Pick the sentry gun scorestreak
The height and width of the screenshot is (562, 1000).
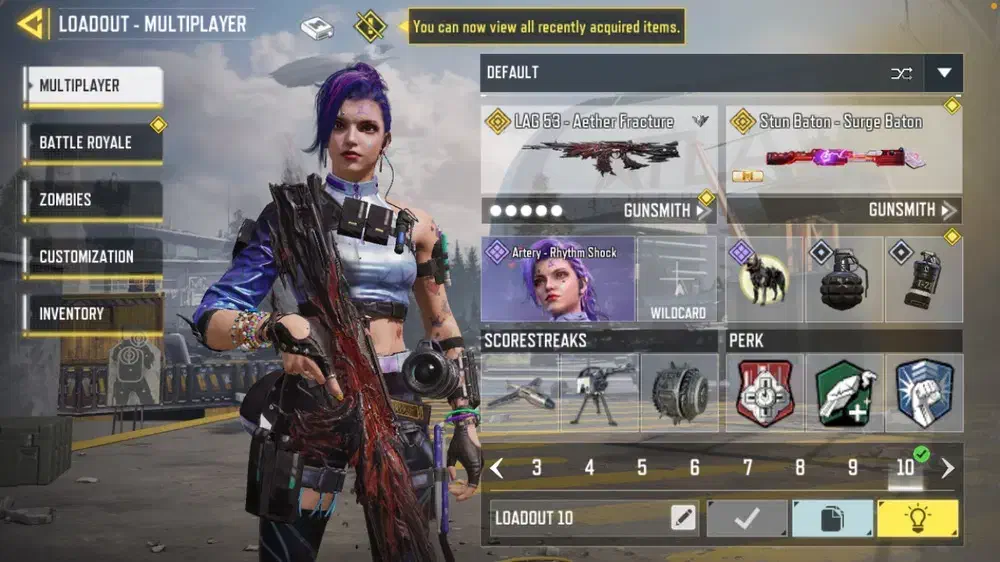598,393
